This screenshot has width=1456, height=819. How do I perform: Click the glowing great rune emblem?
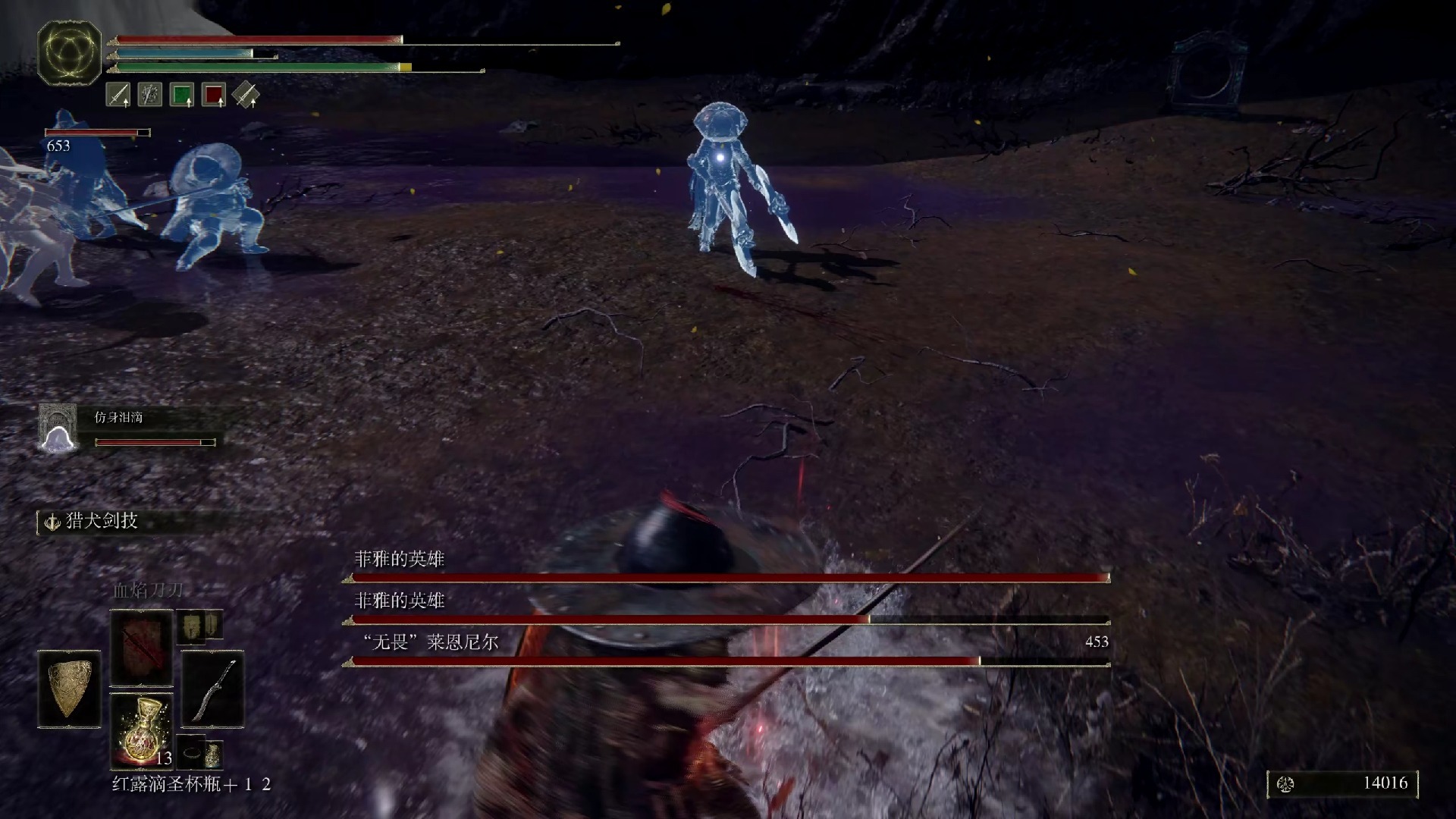69,52
